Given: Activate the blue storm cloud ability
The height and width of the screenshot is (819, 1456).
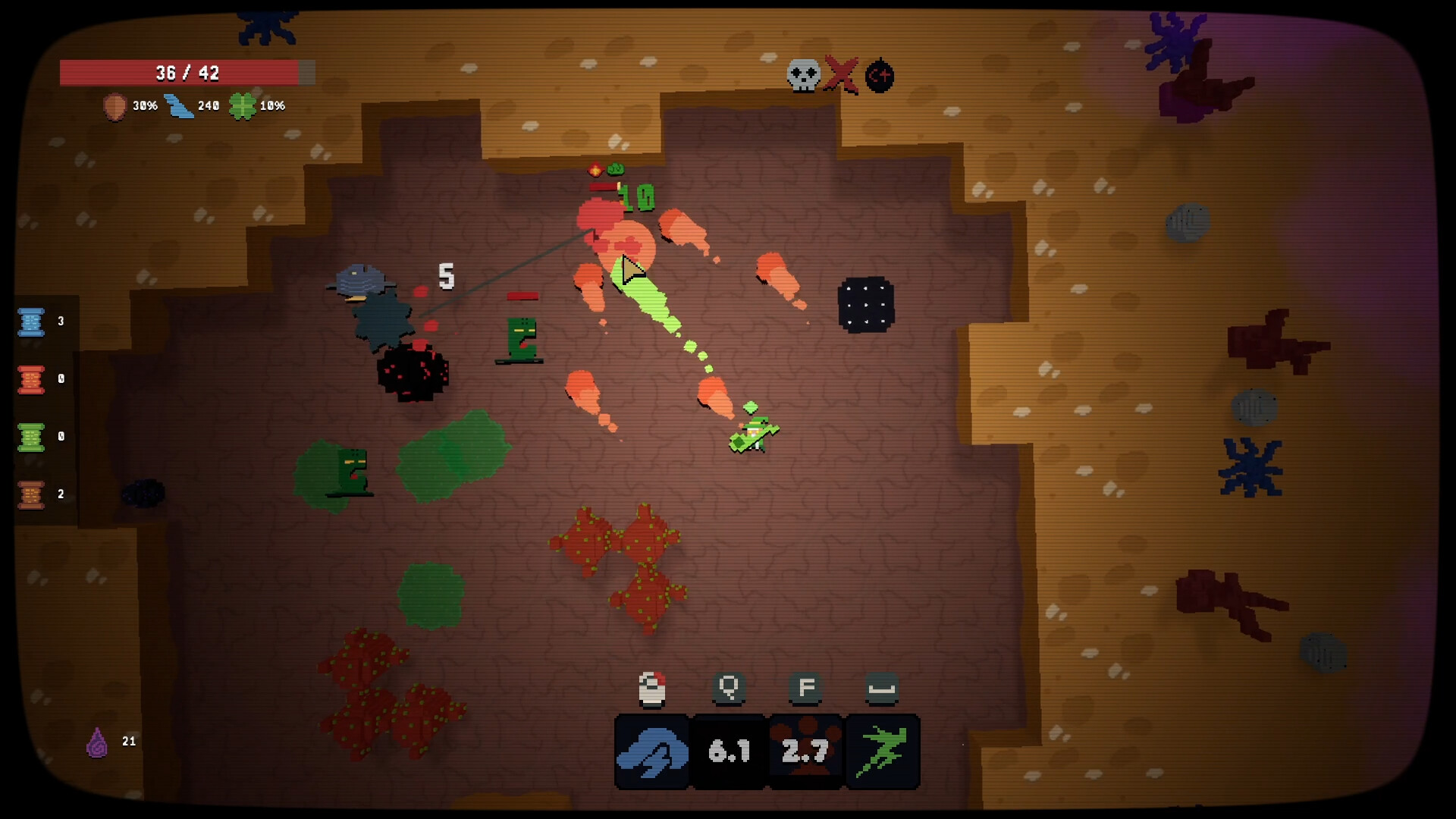Looking at the screenshot, I should (652, 752).
